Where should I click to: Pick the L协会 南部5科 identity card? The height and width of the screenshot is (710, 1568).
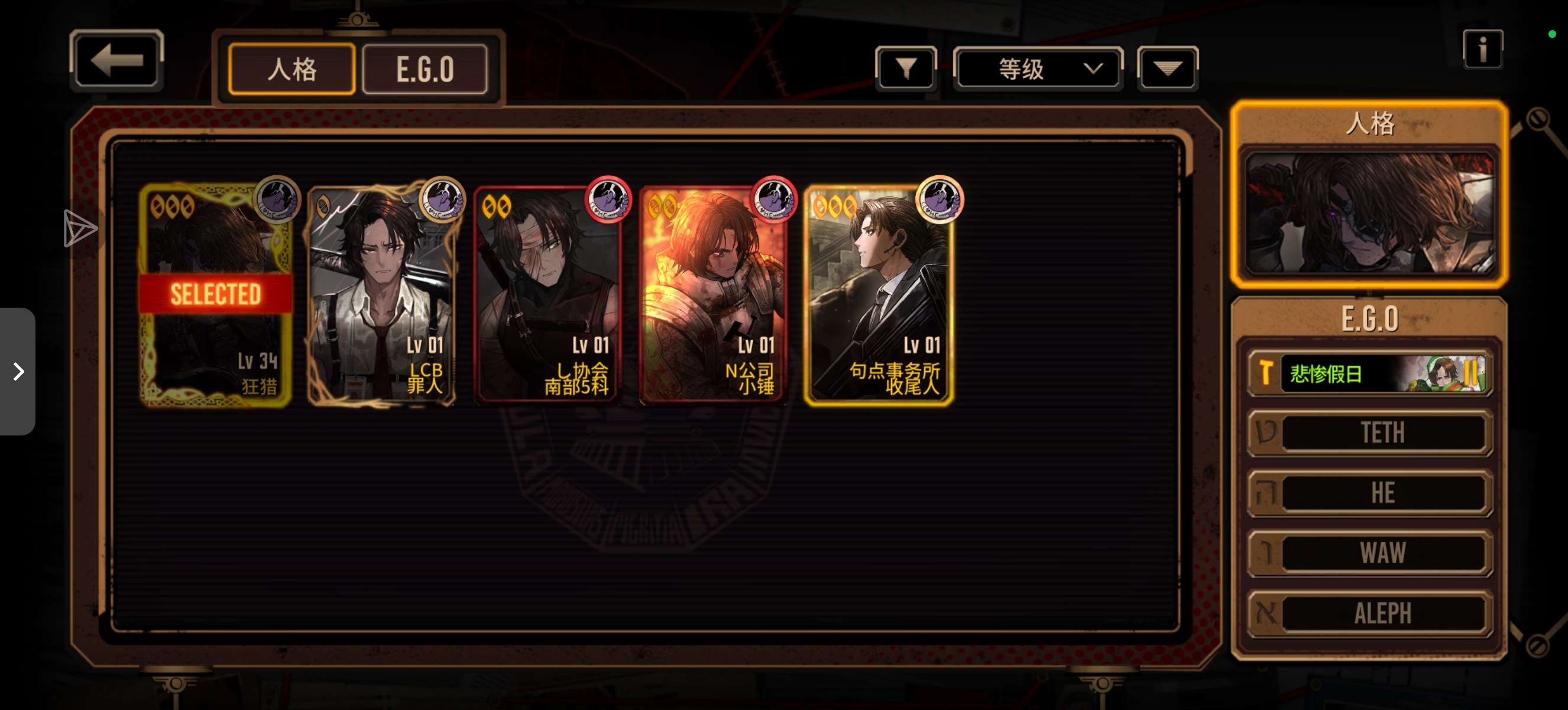tap(547, 295)
